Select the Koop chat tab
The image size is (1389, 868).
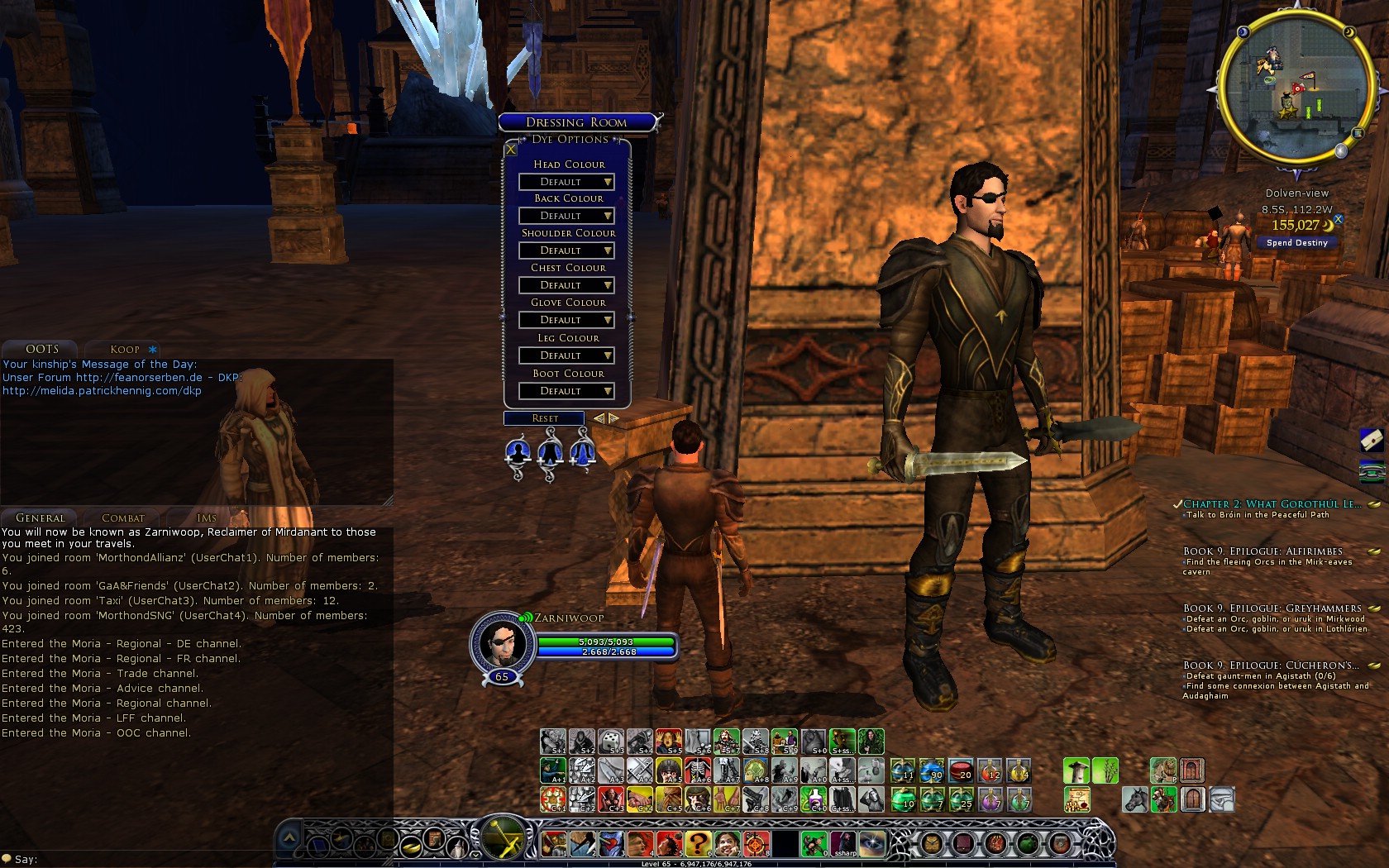(x=126, y=350)
